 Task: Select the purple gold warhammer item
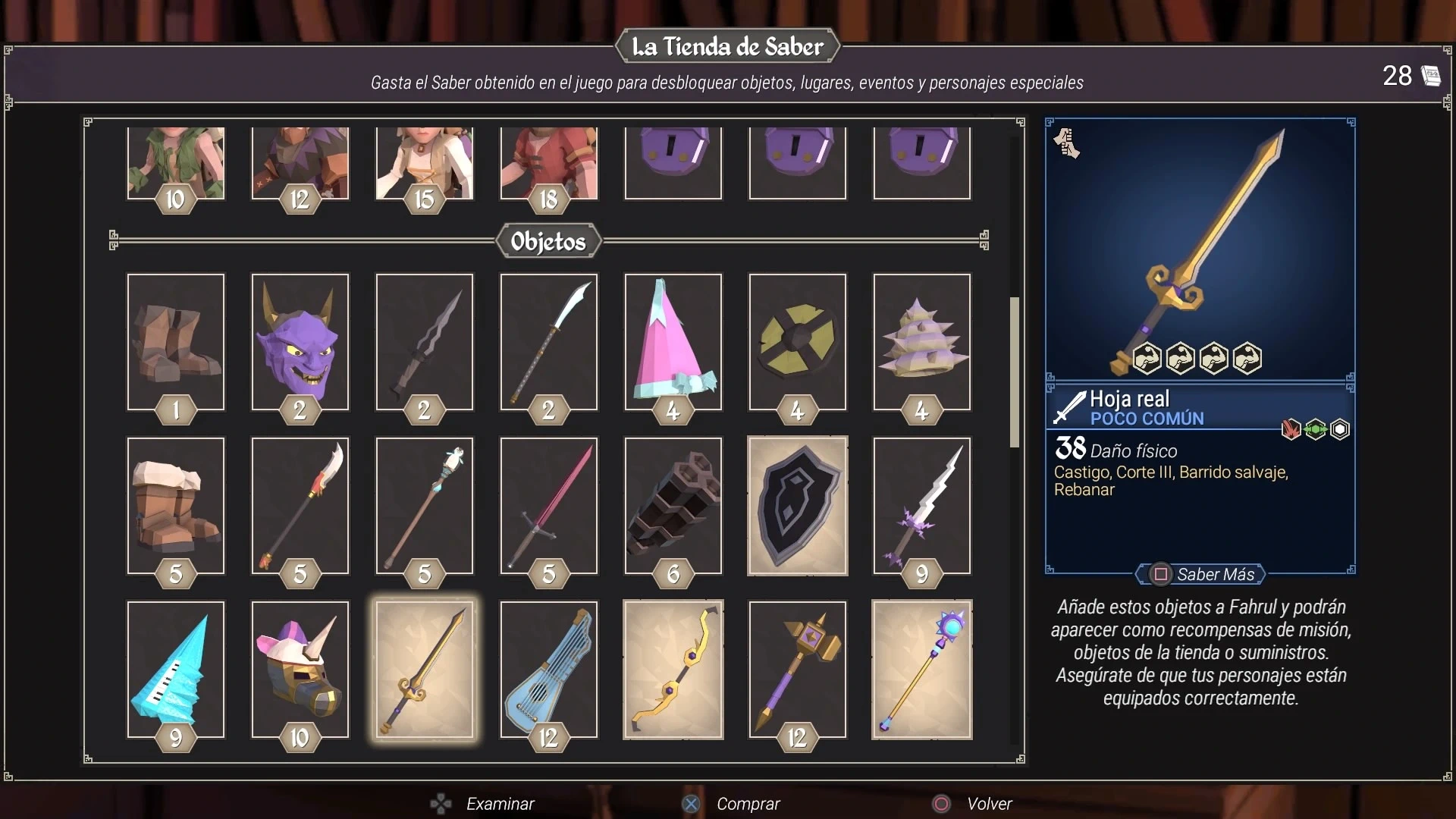click(x=797, y=669)
